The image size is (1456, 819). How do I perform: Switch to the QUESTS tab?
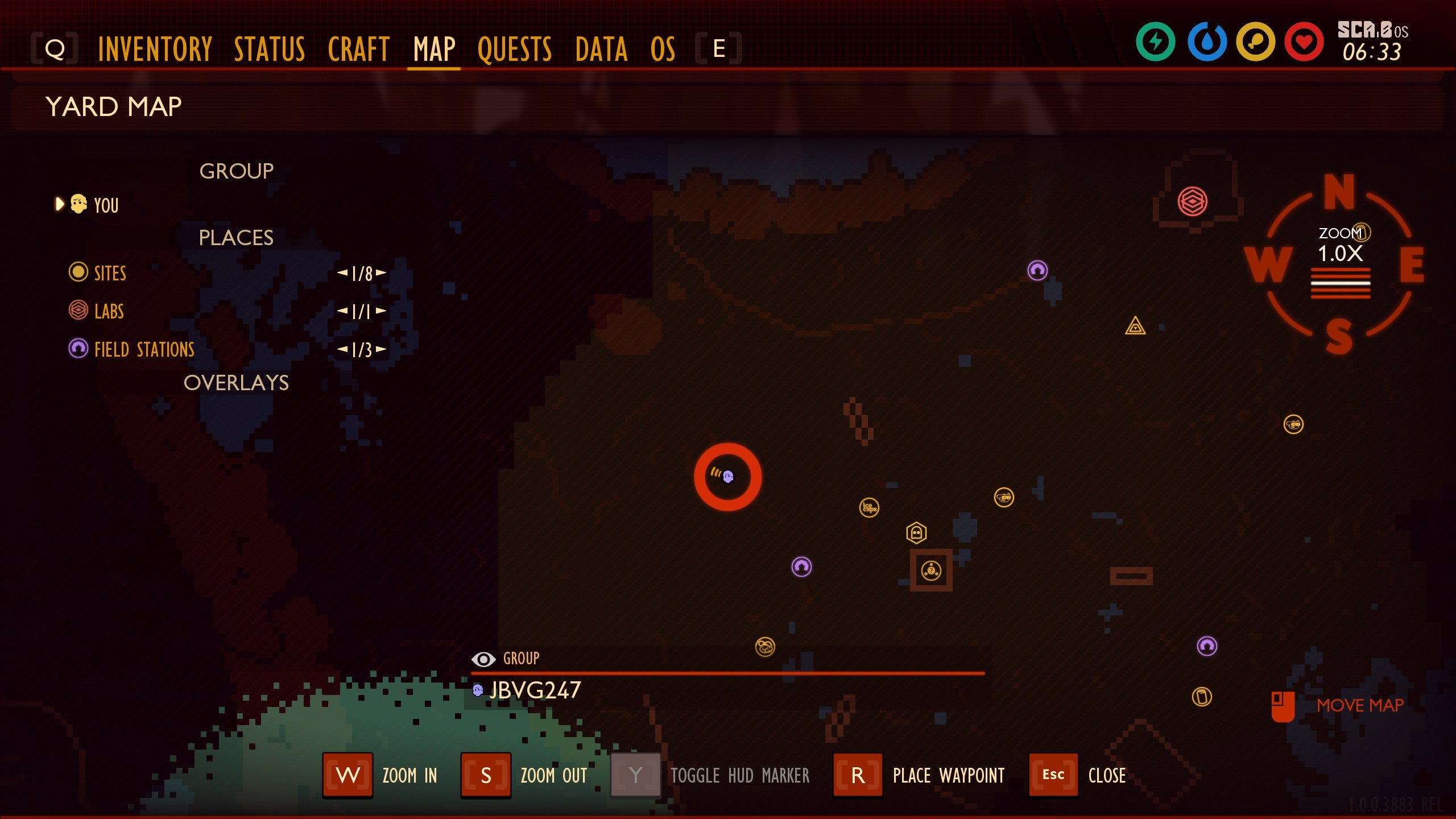[514, 48]
